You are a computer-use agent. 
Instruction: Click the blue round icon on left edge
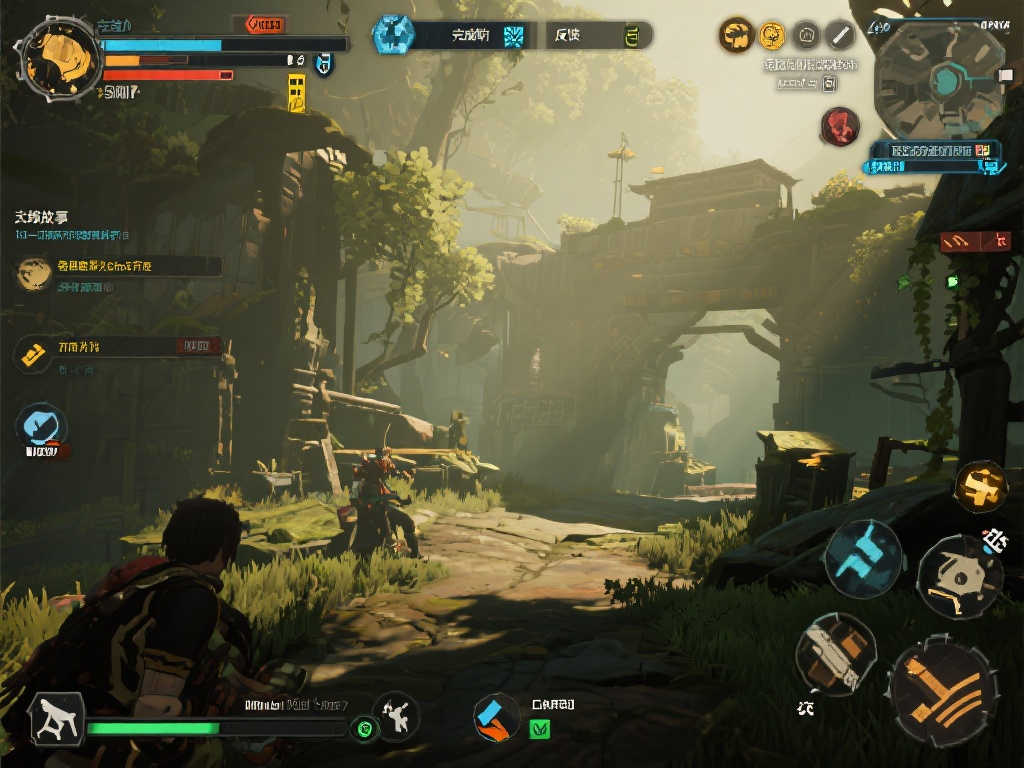[41, 427]
